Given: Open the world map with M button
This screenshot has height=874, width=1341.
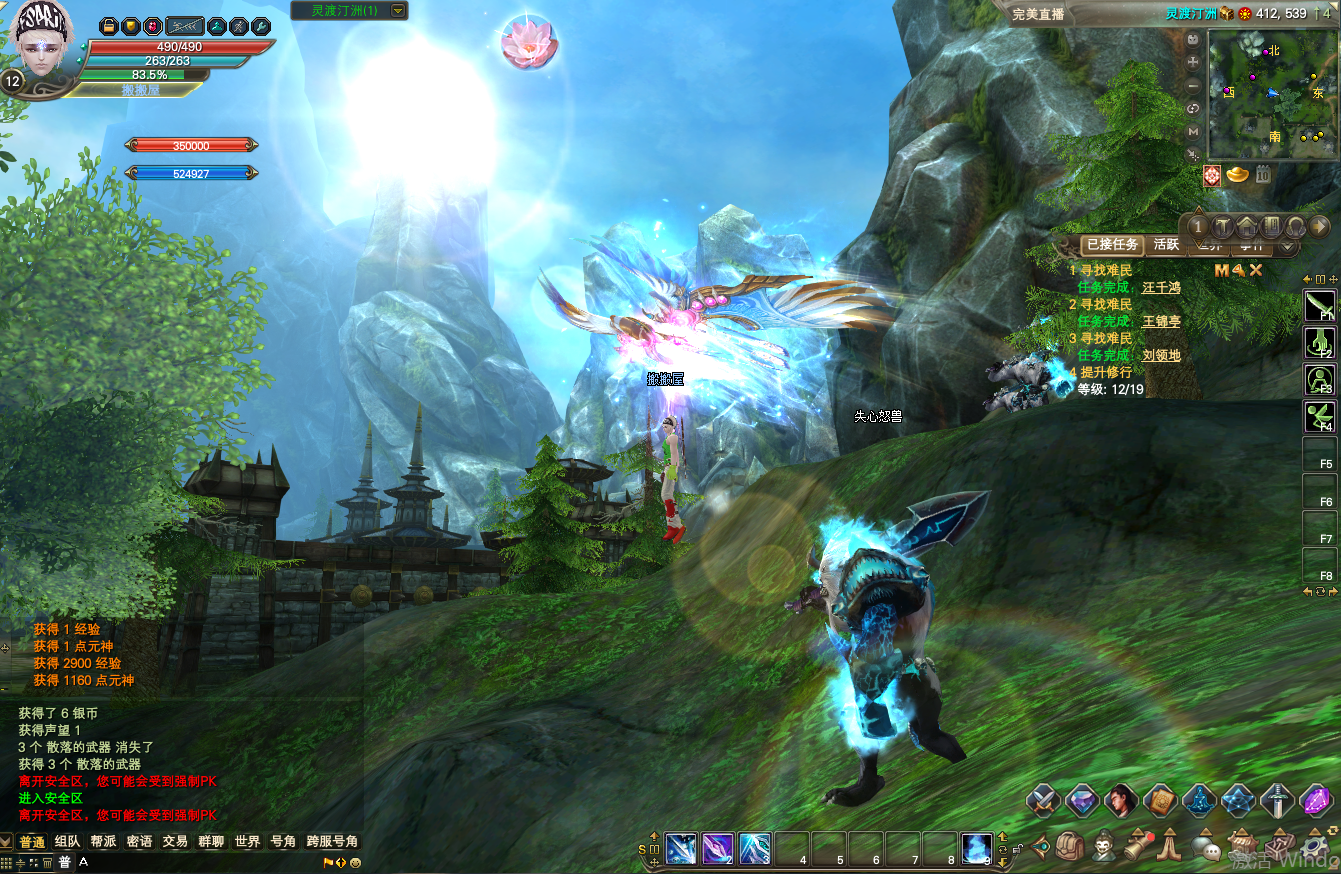Looking at the screenshot, I should 1193,132.
